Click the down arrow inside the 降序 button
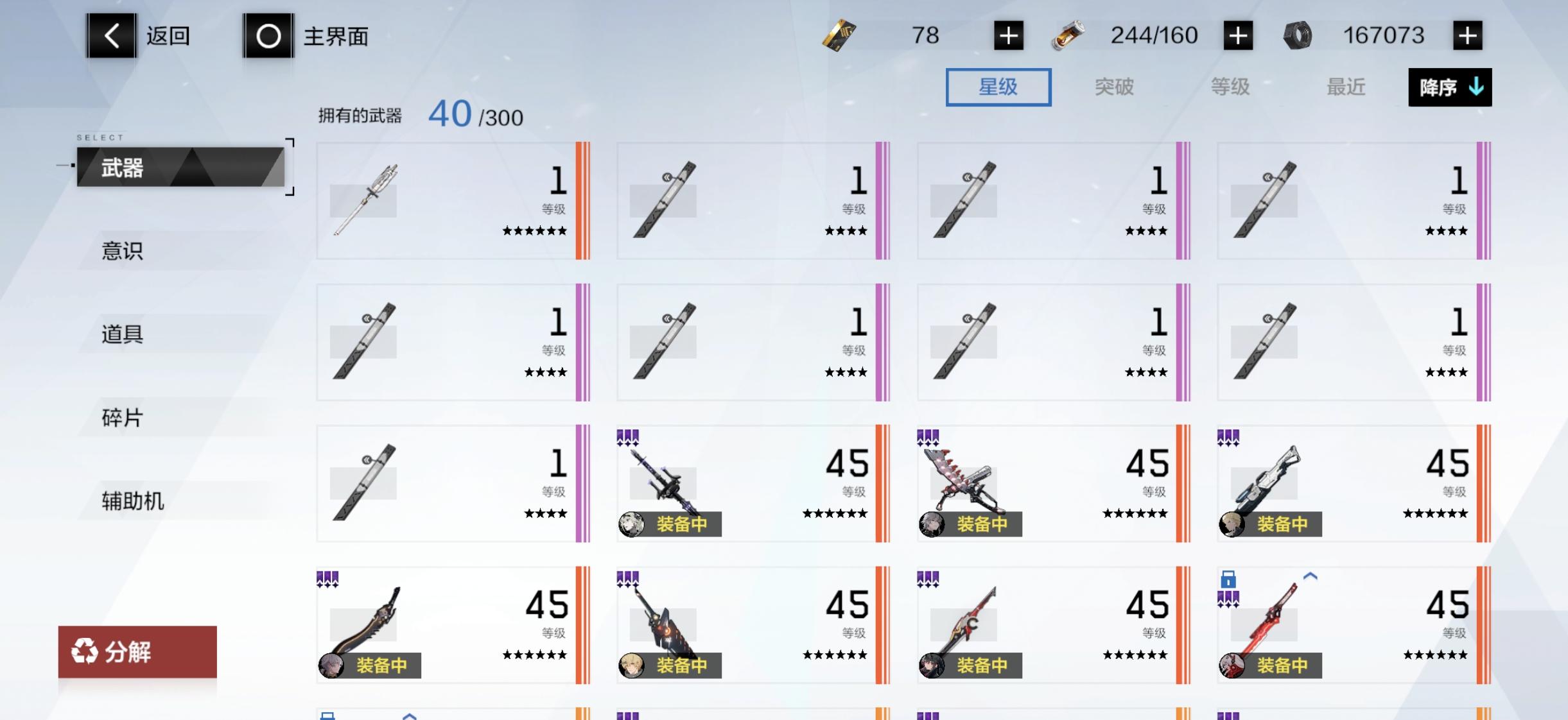Viewport: 1568px width, 720px height. 1475,87
